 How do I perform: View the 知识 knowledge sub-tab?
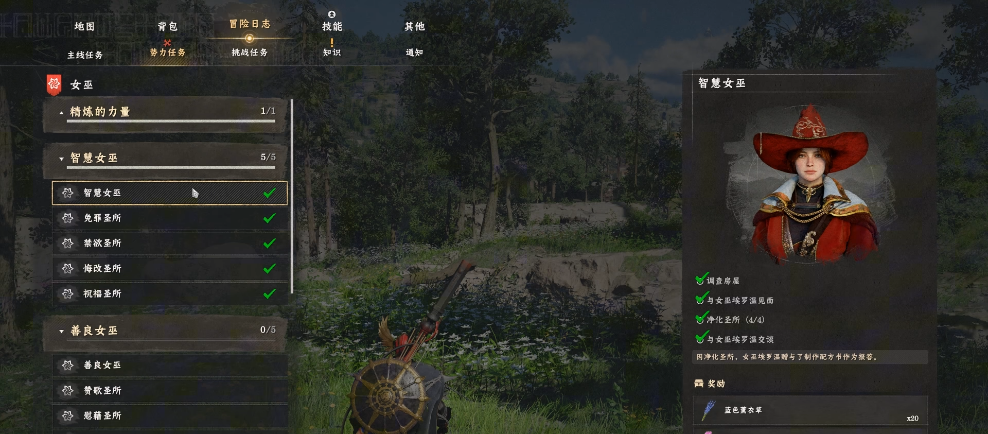point(332,52)
